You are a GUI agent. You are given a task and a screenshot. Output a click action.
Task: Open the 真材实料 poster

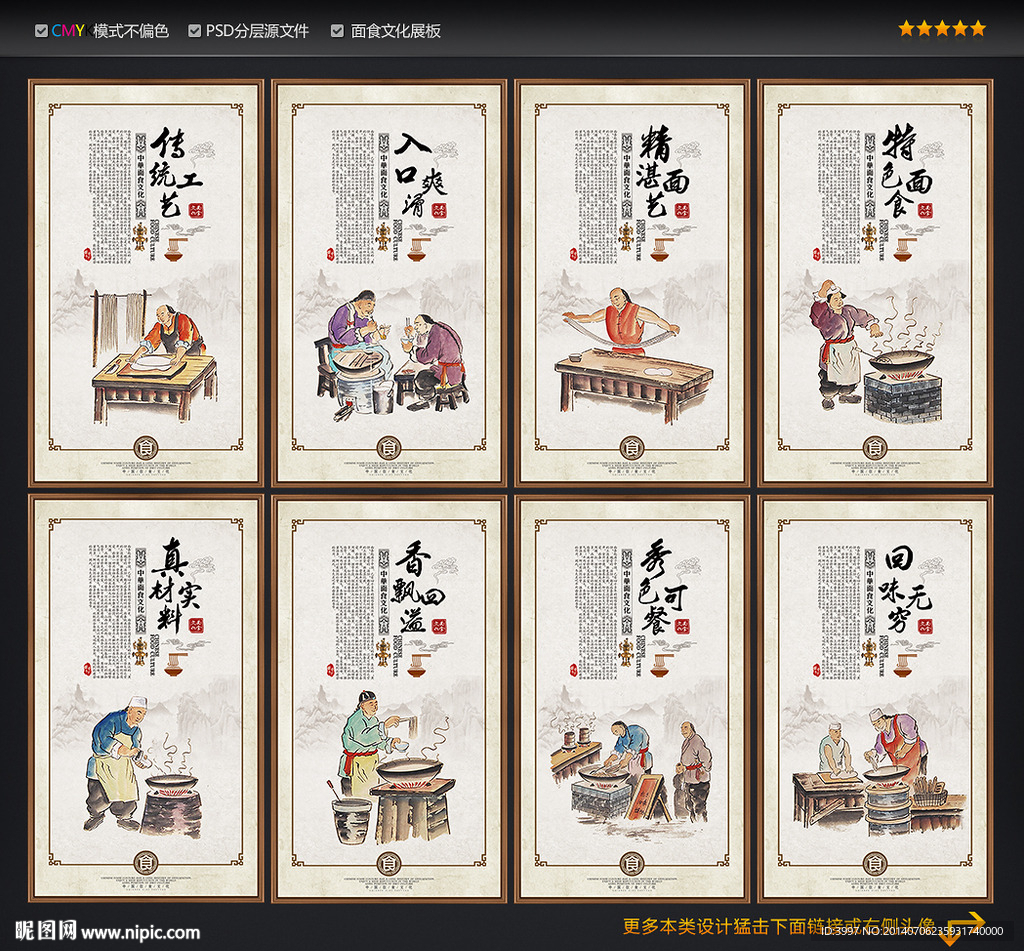click(x=146, y=697)
